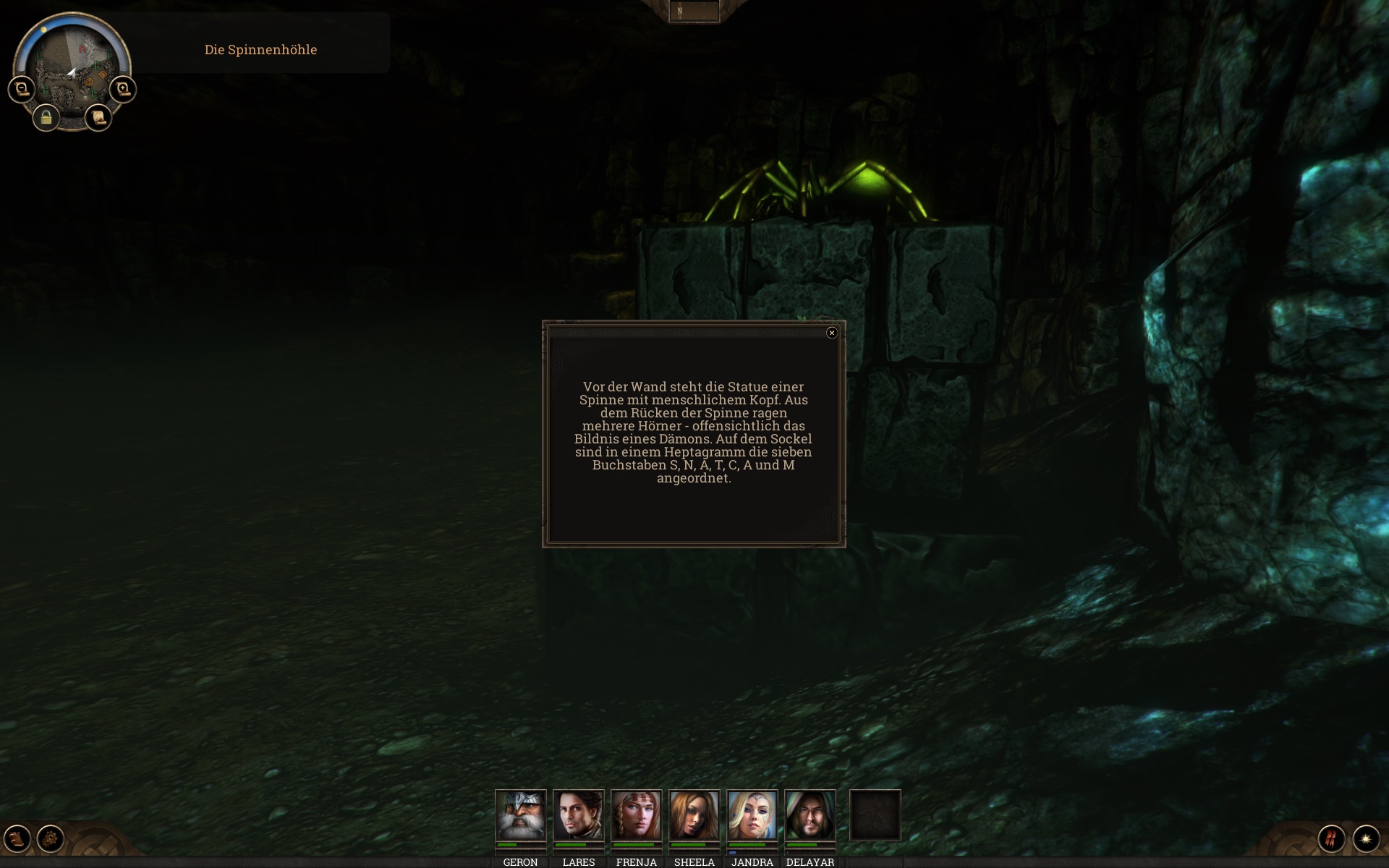Zoom out the minimap
The width and height of the screenshot is (1389, 868).
coord(22,89)
